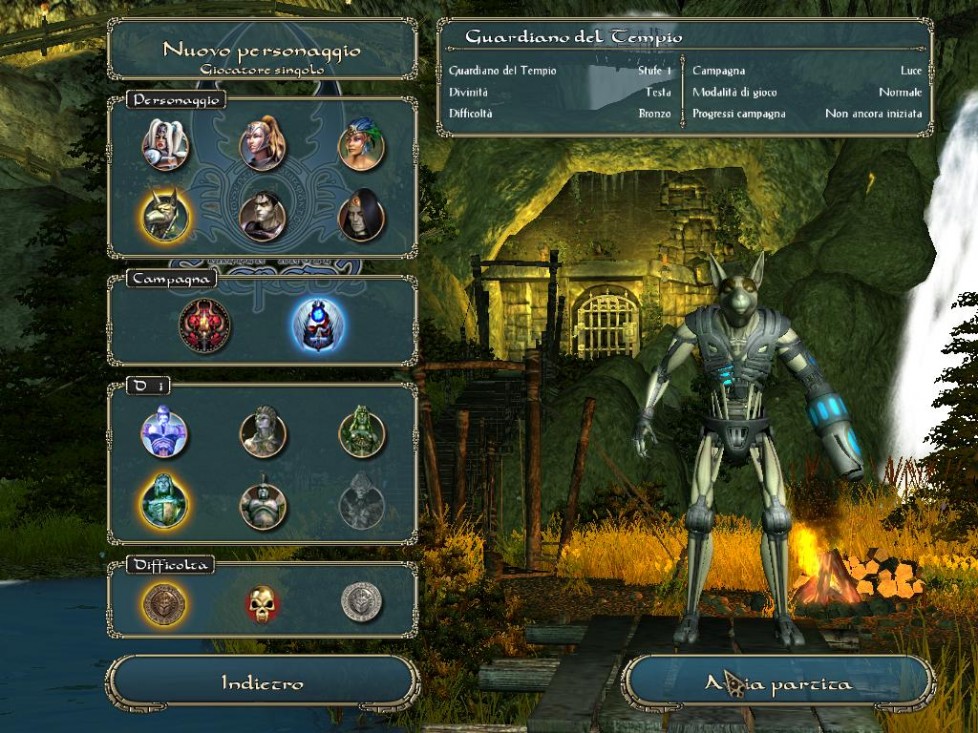Choose the blue winged Light campaign emblem
The height and width of the screenshot is (733, 978).
318,325
